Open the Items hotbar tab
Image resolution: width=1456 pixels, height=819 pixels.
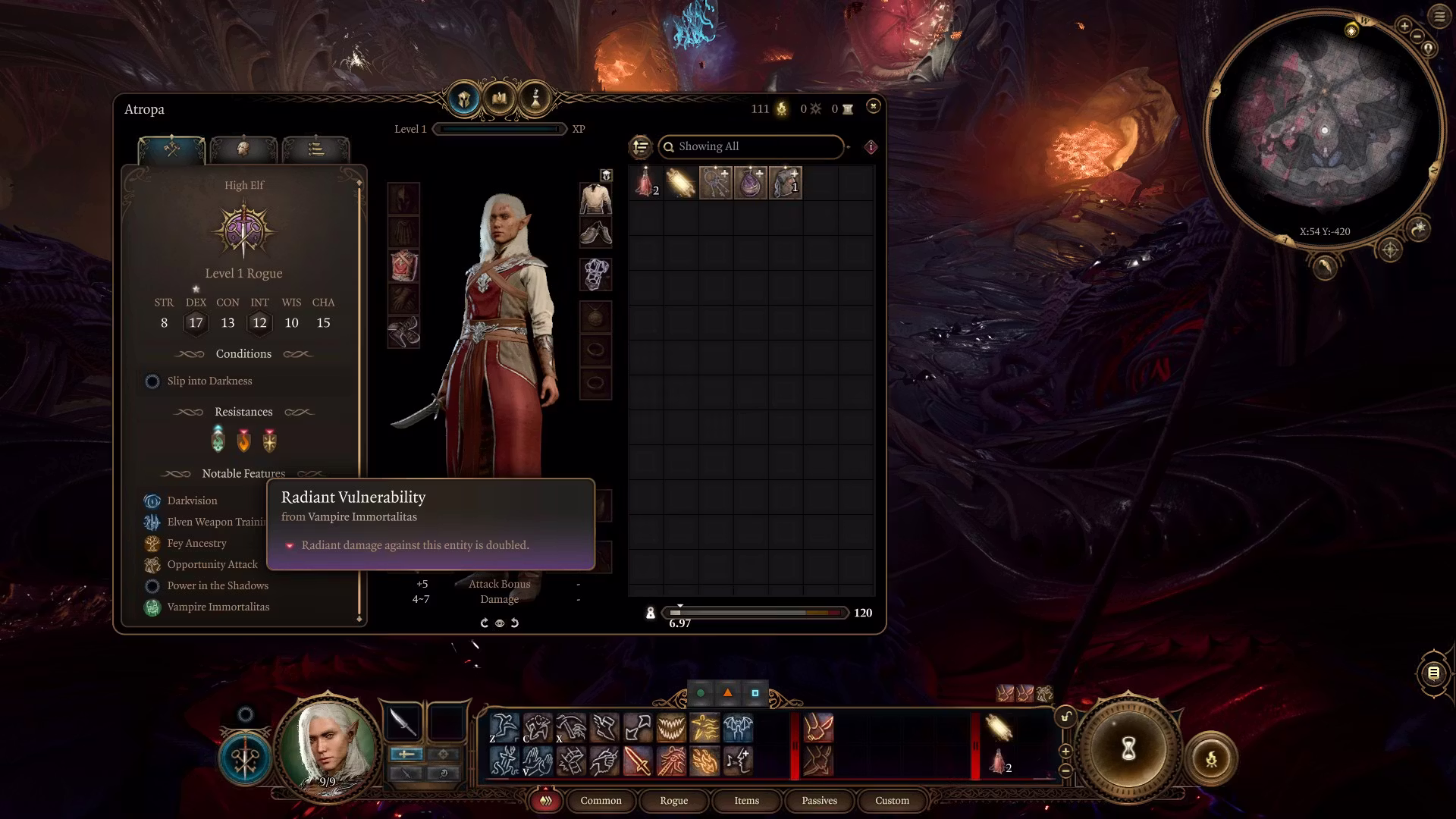click(x=746, y=801)
